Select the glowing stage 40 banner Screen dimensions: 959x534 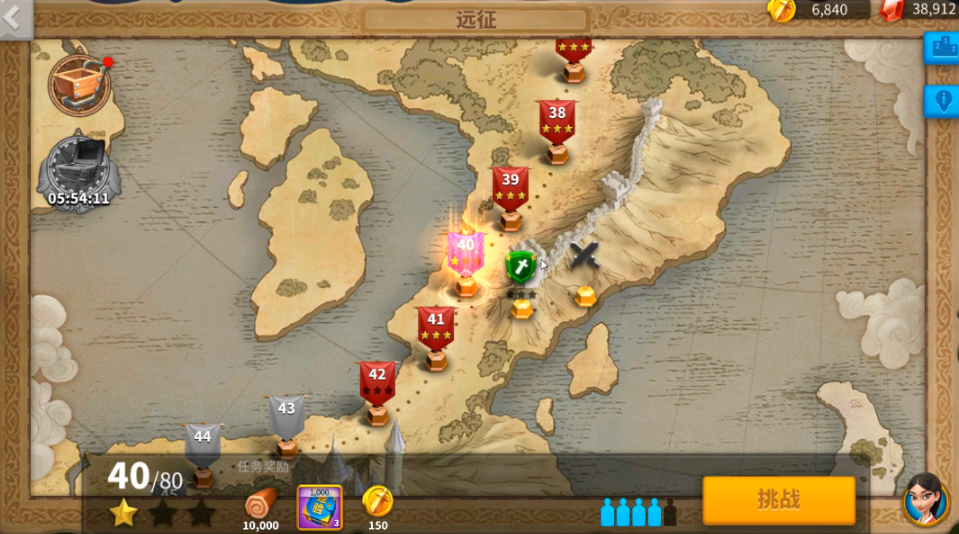[465, 252]
